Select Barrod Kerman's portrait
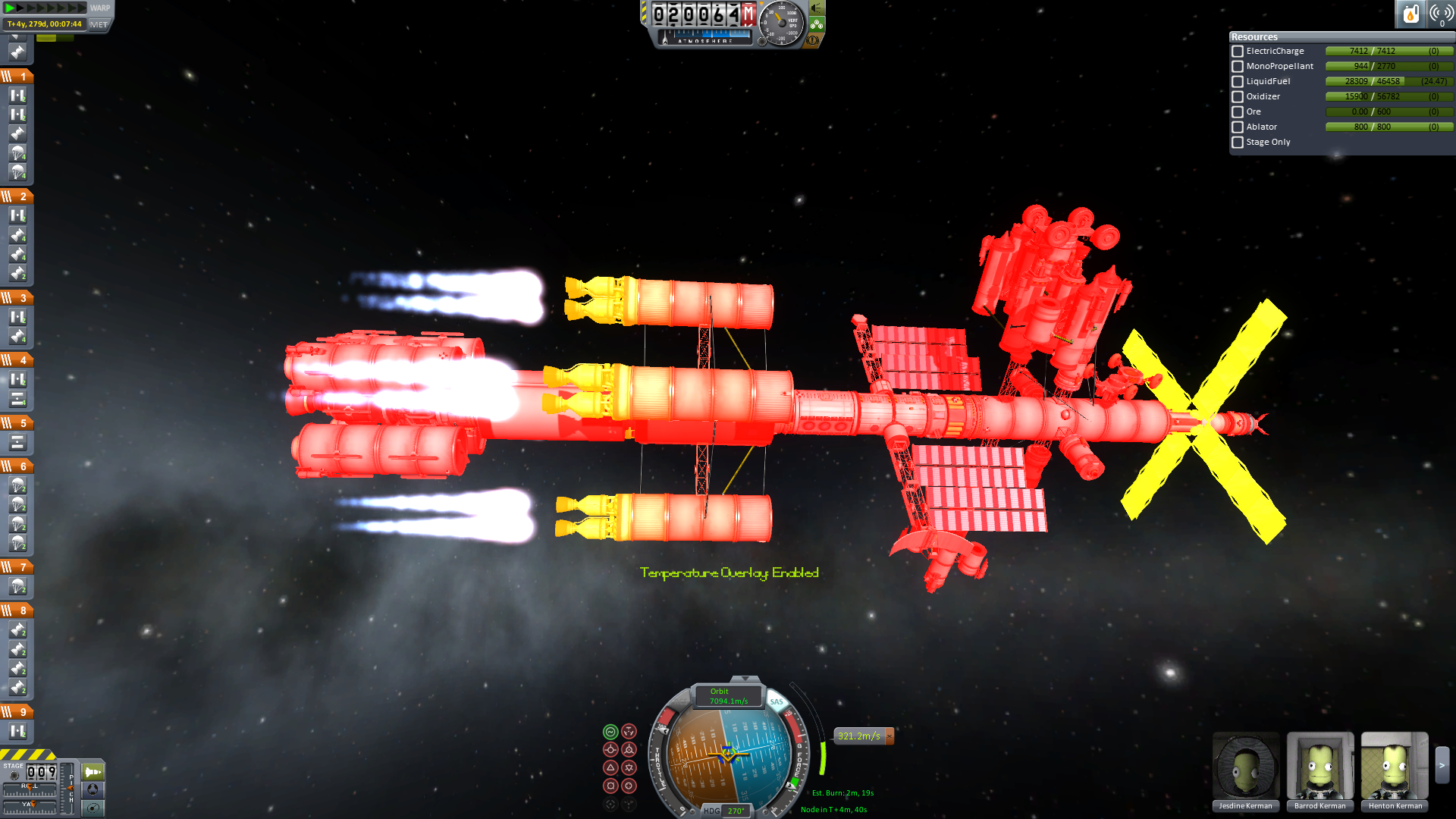 (x=1319, y=767)
